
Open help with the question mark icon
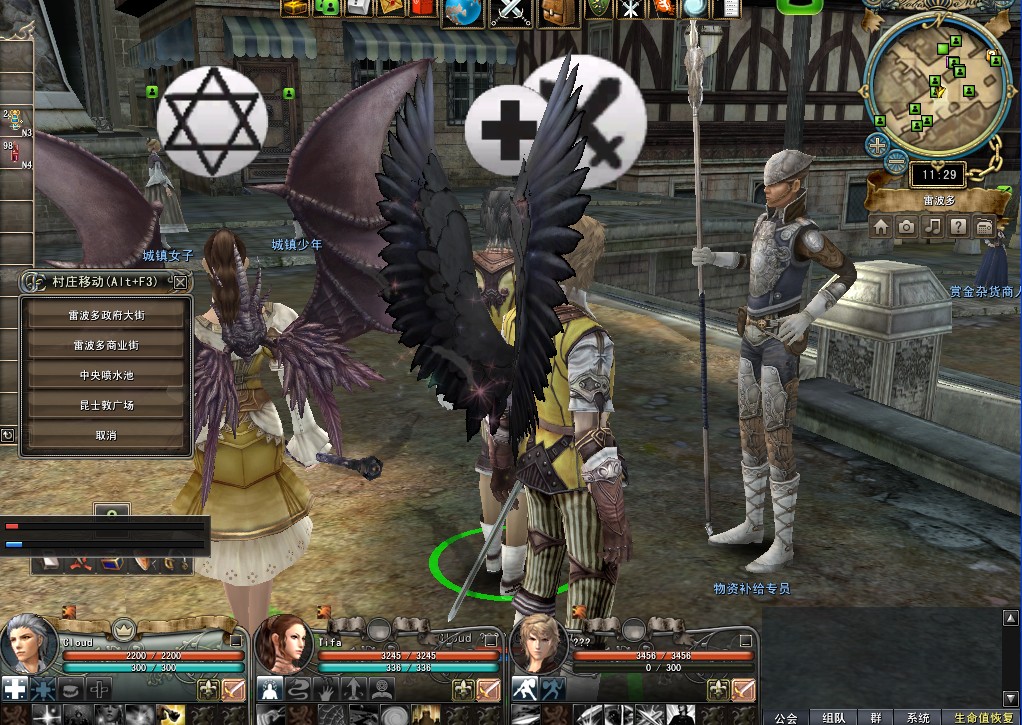click(958, 227)
